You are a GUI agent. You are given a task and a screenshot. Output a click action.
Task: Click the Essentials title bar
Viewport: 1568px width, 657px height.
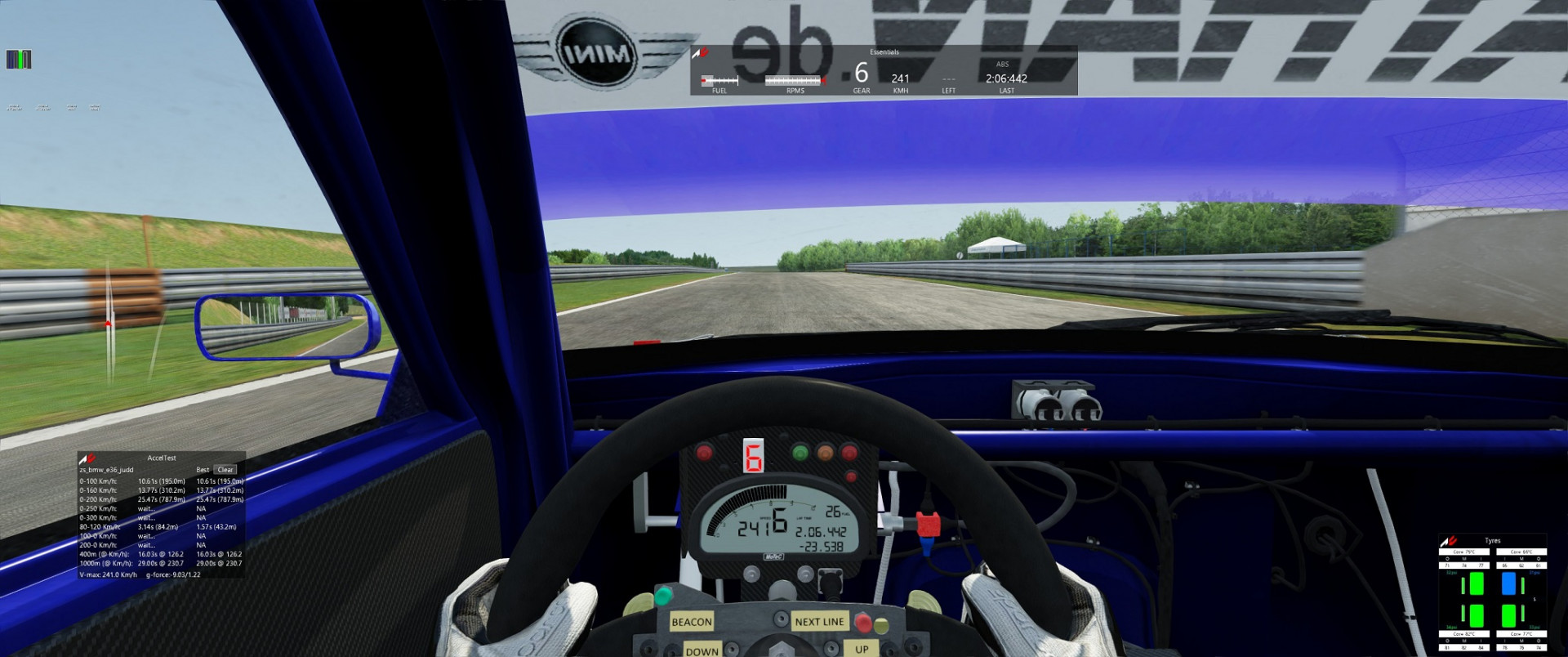click(883, 51)
